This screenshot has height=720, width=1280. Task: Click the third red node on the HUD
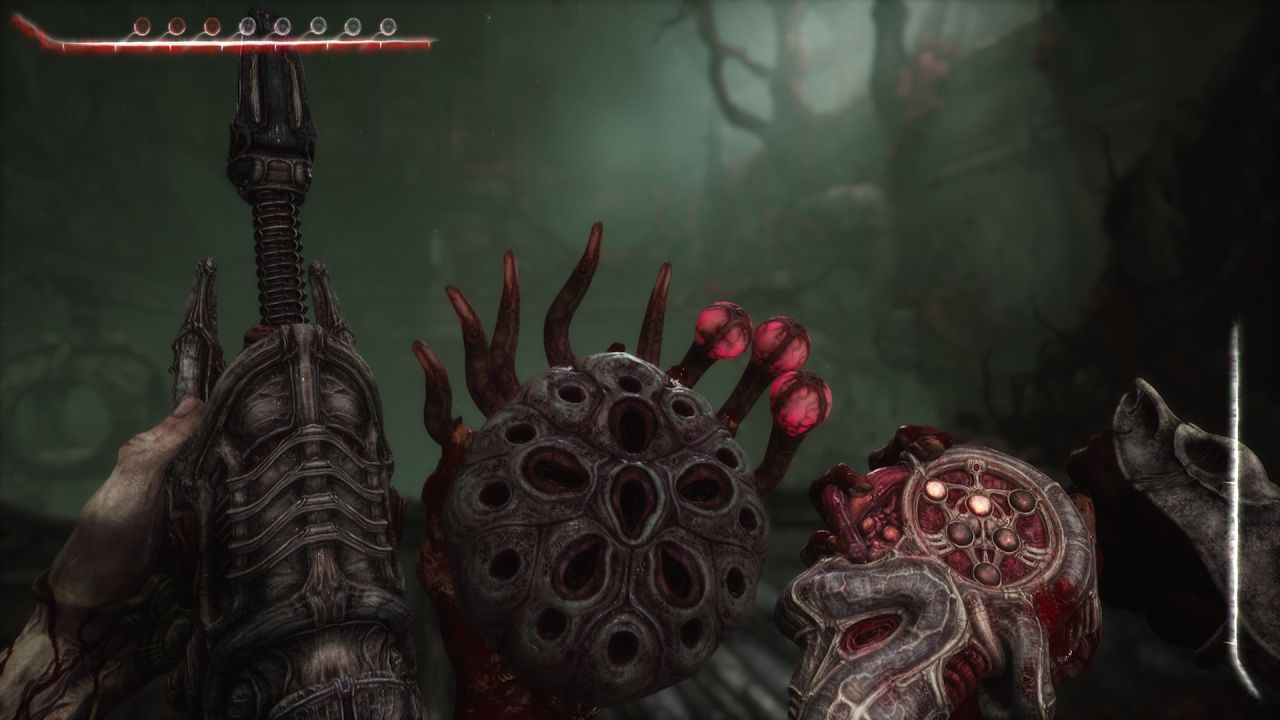(x=211, y=24)
